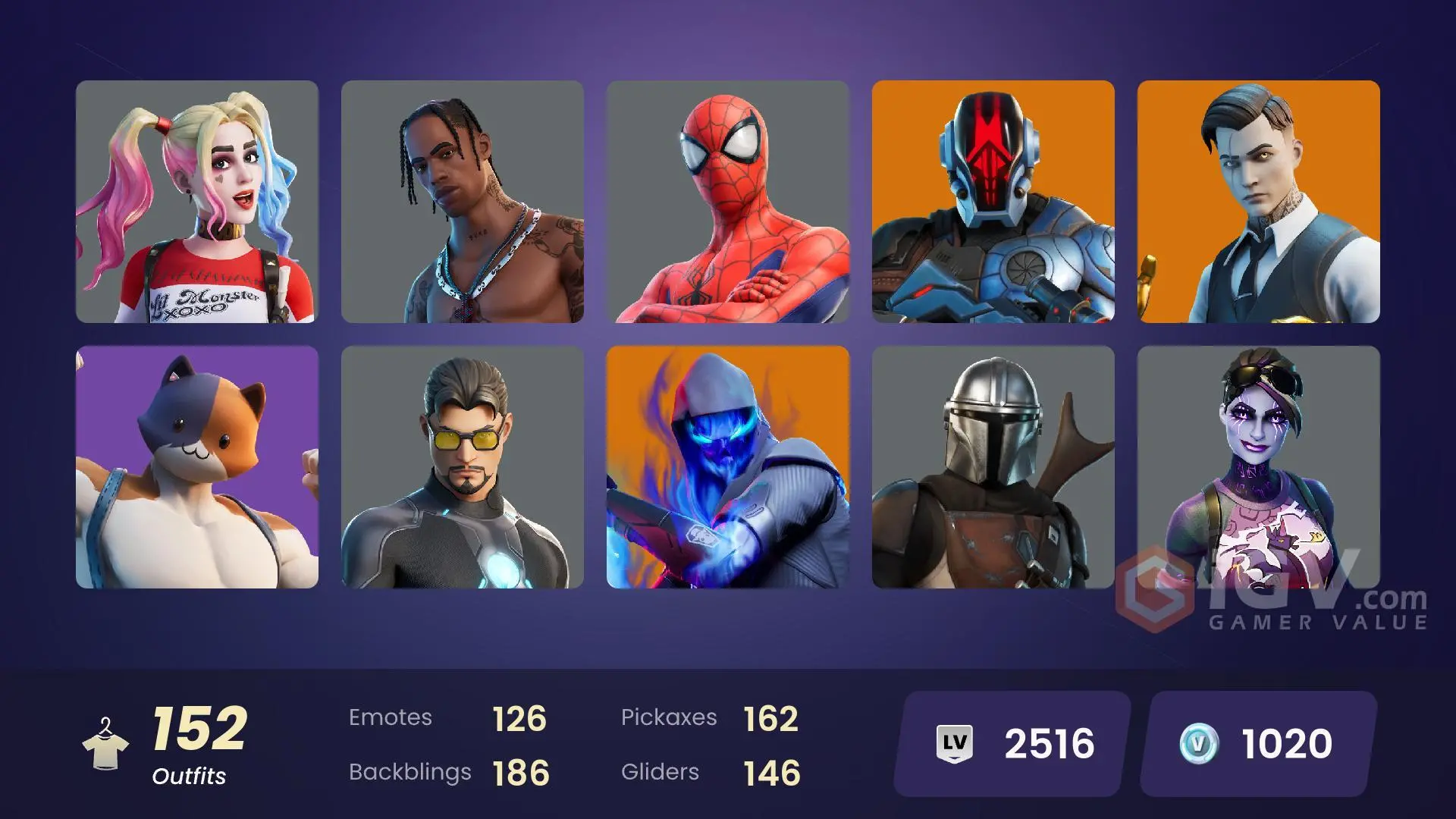Viewport: 1456px width, 819px height.
Task: Open the Spider-Man outfit tile
Action: click(728, 202)
